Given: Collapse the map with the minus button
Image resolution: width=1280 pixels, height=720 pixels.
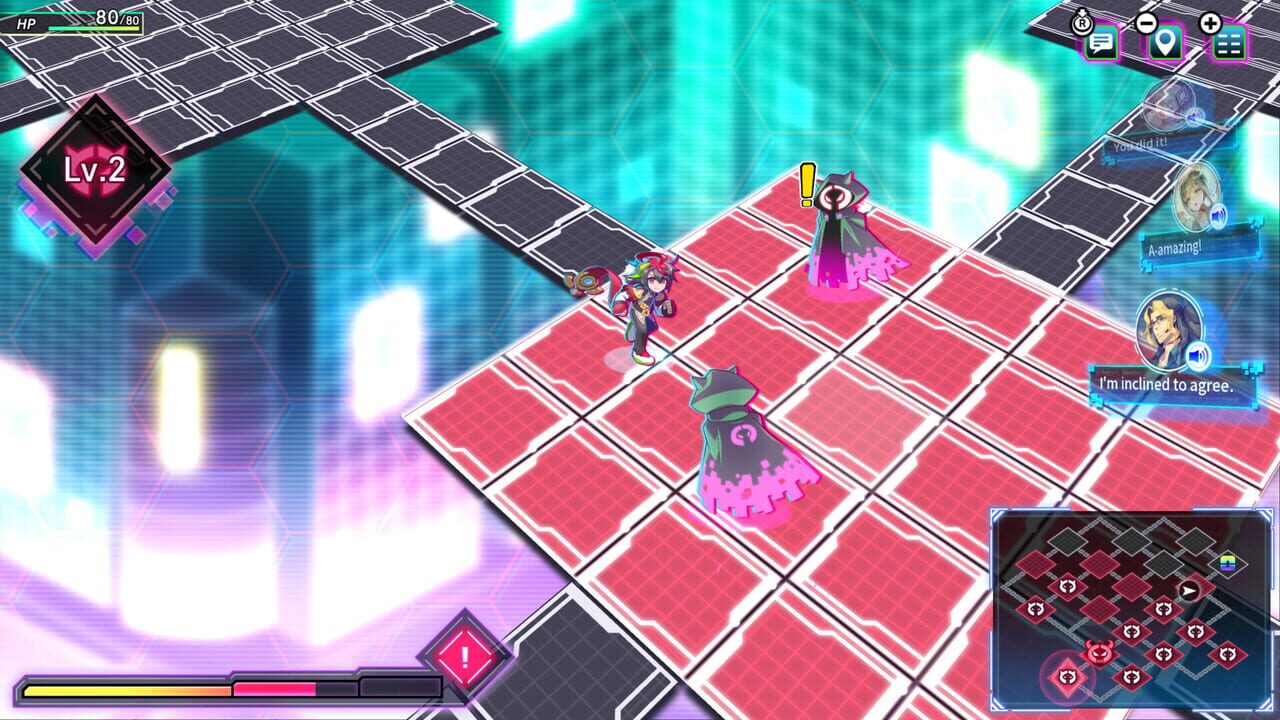Looking at the screenshot, I should 1148,22.
